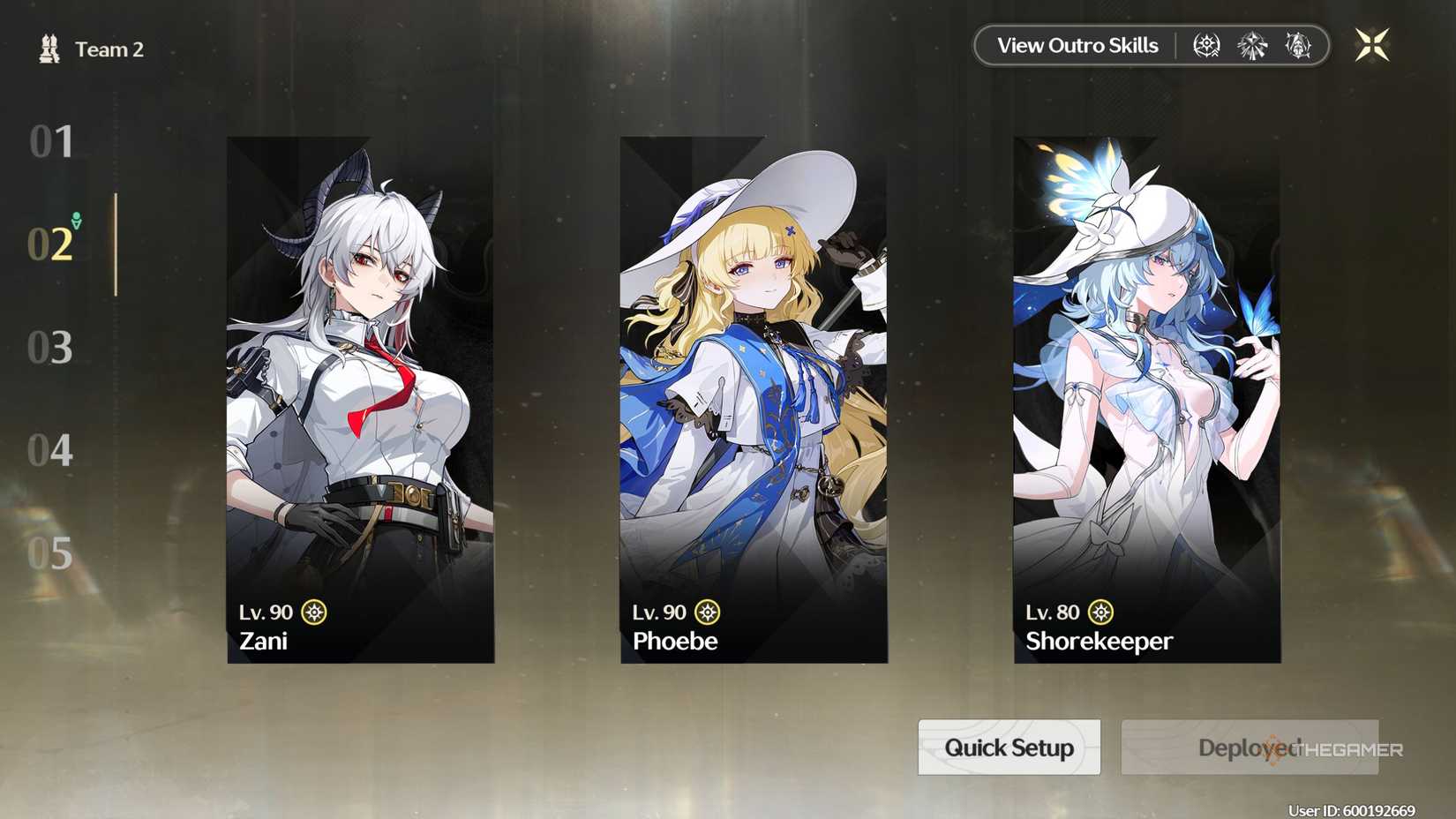Screen dimensions: 1456x819
Task: Select the Team 2 tab
Action: tap(108, 49)
